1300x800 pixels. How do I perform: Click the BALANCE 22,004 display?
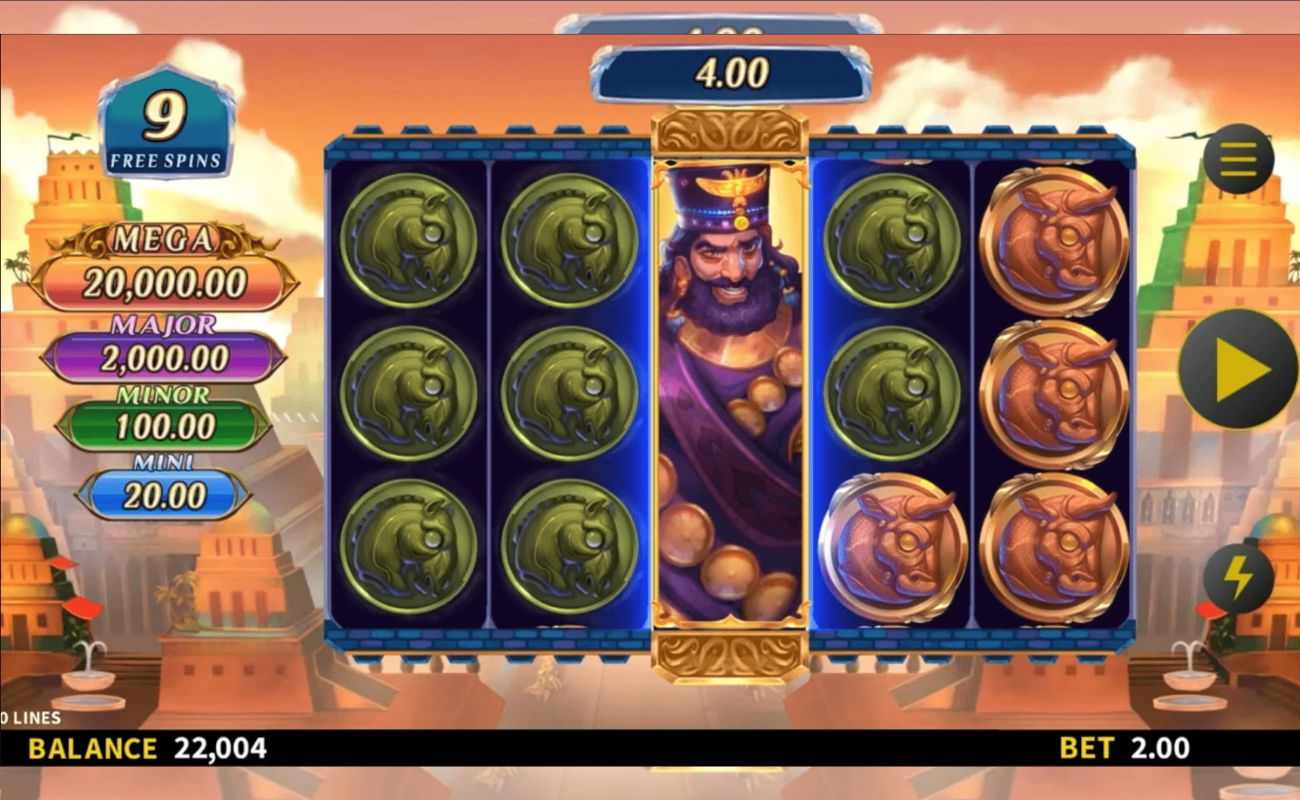(145, 748)
